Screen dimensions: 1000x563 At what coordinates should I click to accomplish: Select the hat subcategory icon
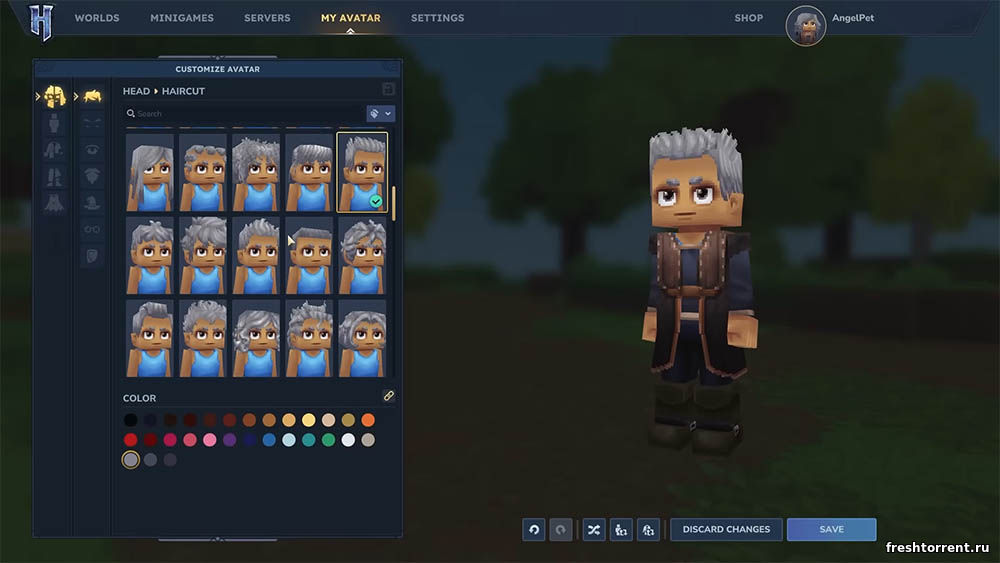[92, 203]
